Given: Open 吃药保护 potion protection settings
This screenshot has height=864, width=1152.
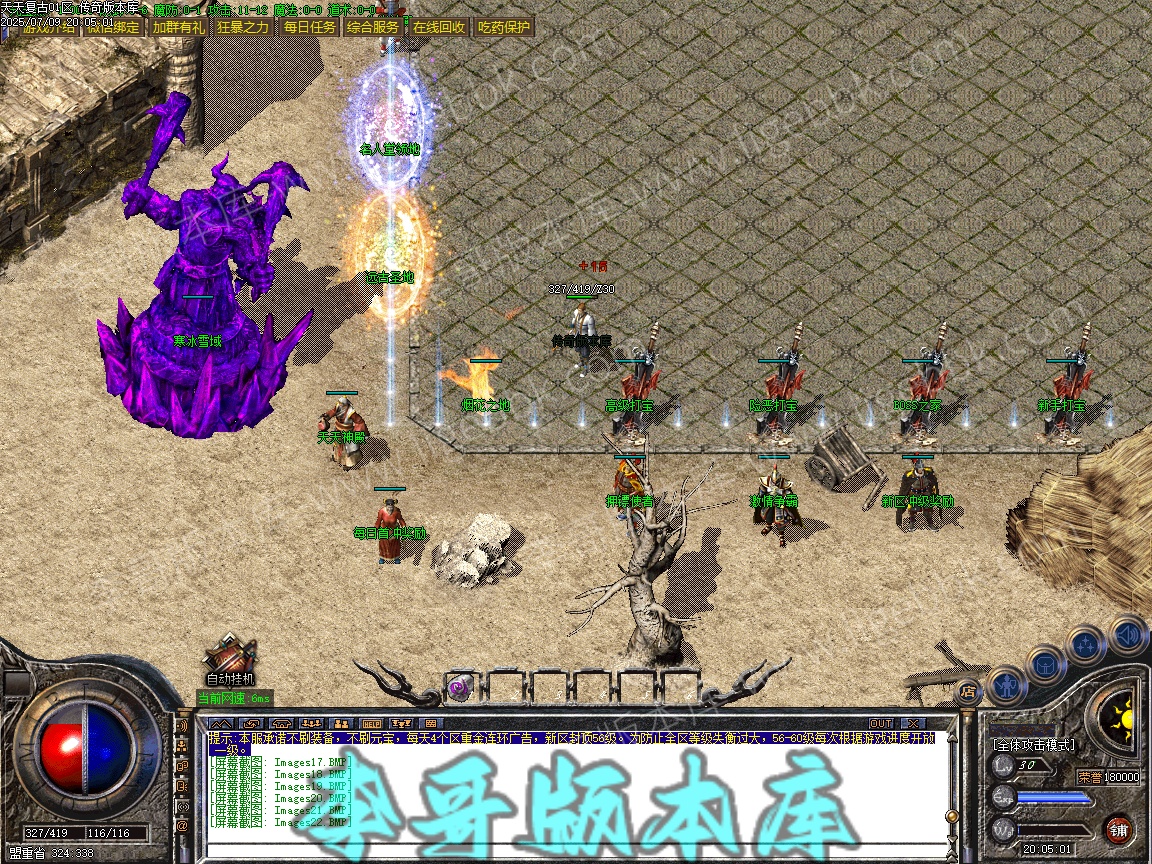Looking at the screenshot, I should 503,27.
